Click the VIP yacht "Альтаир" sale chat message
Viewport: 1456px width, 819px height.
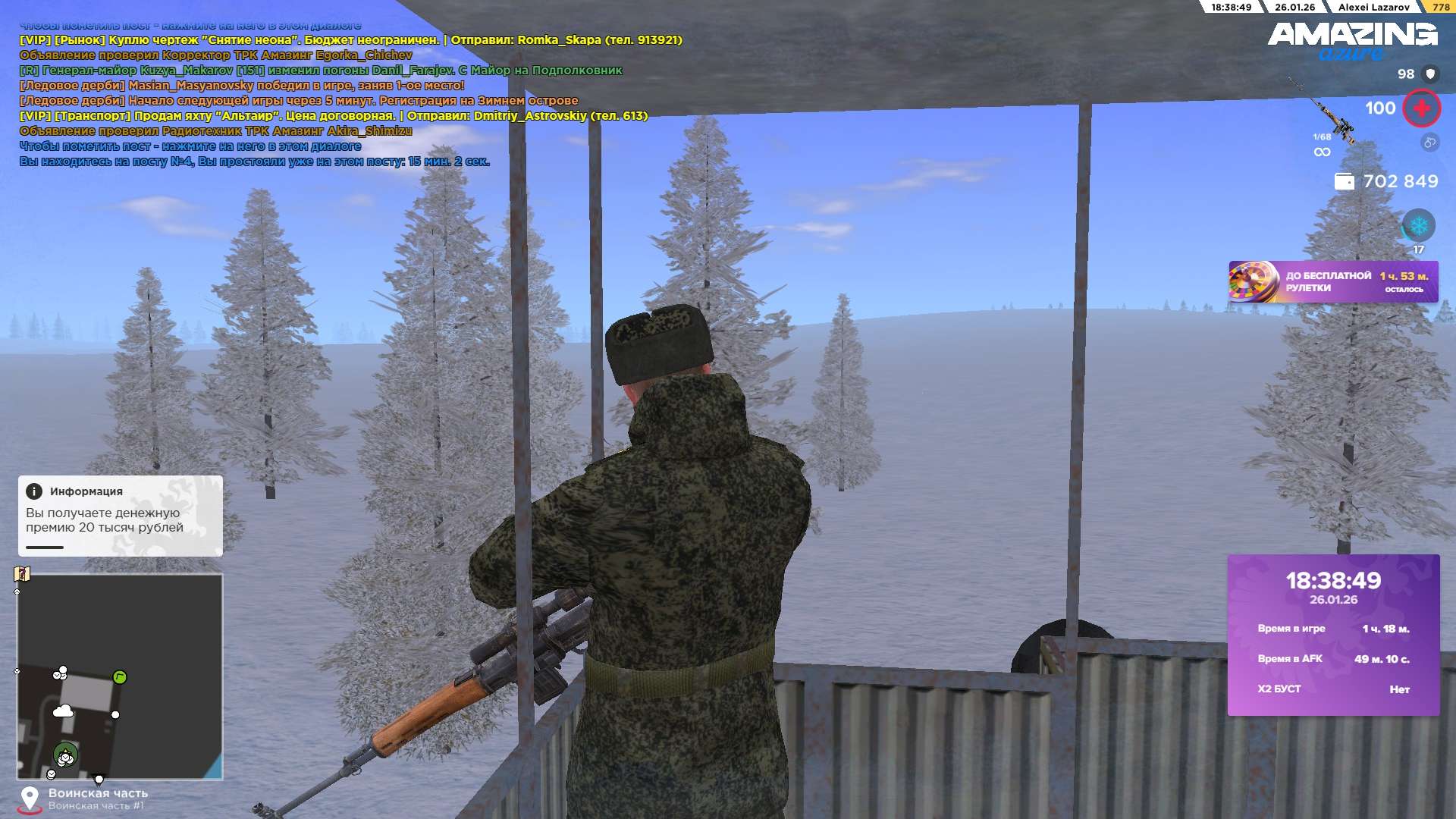(333, 116)
